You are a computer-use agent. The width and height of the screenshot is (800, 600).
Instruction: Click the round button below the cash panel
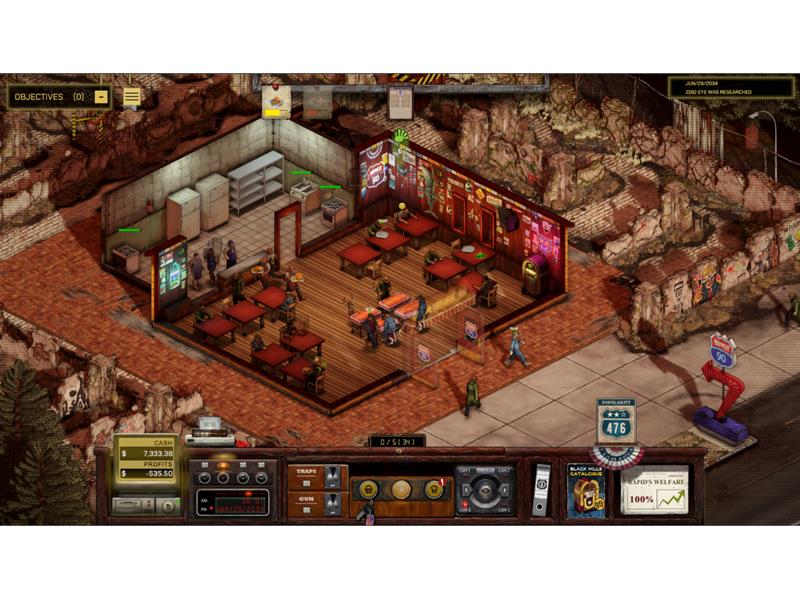(166, 506)
